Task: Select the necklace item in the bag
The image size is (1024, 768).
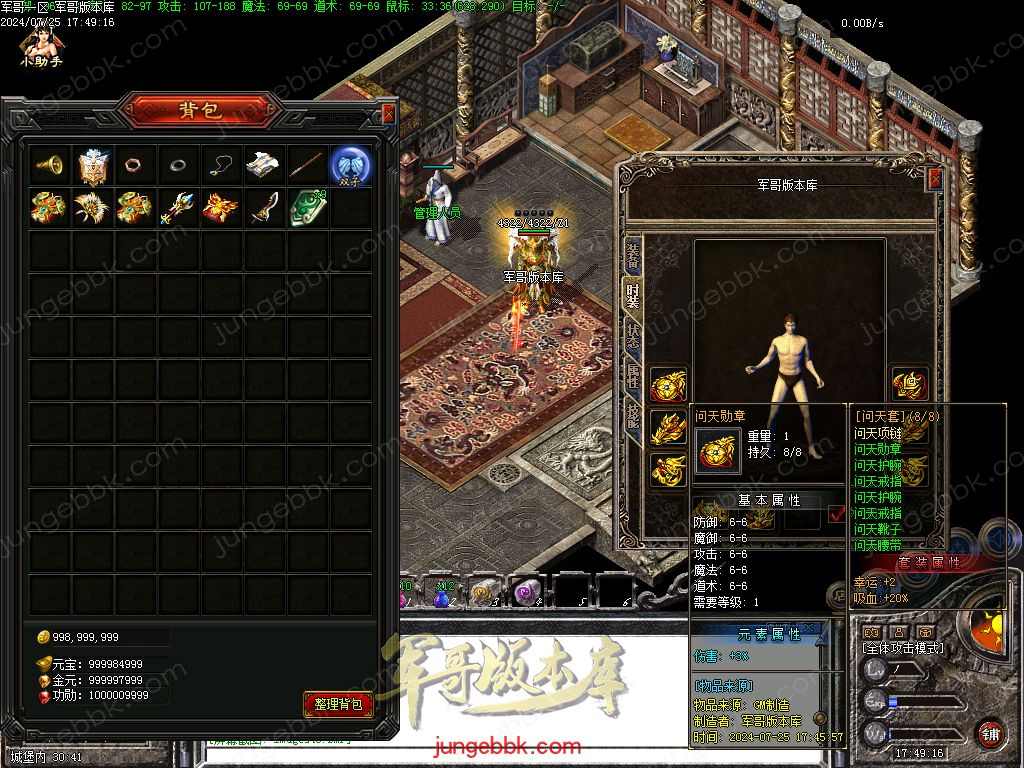Action: coord(221,165)
